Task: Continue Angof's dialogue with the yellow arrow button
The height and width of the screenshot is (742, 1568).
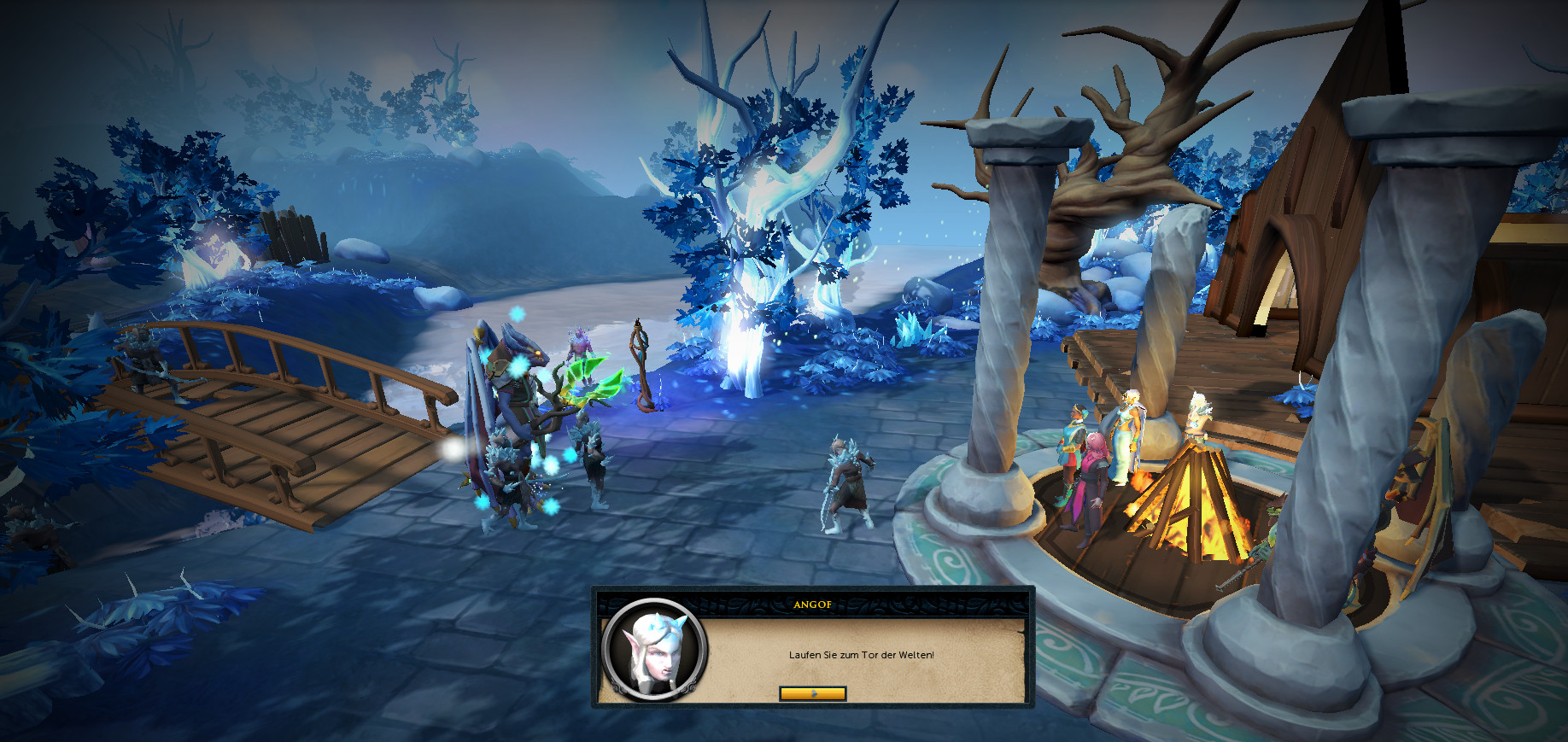Action: coord(812,693)
